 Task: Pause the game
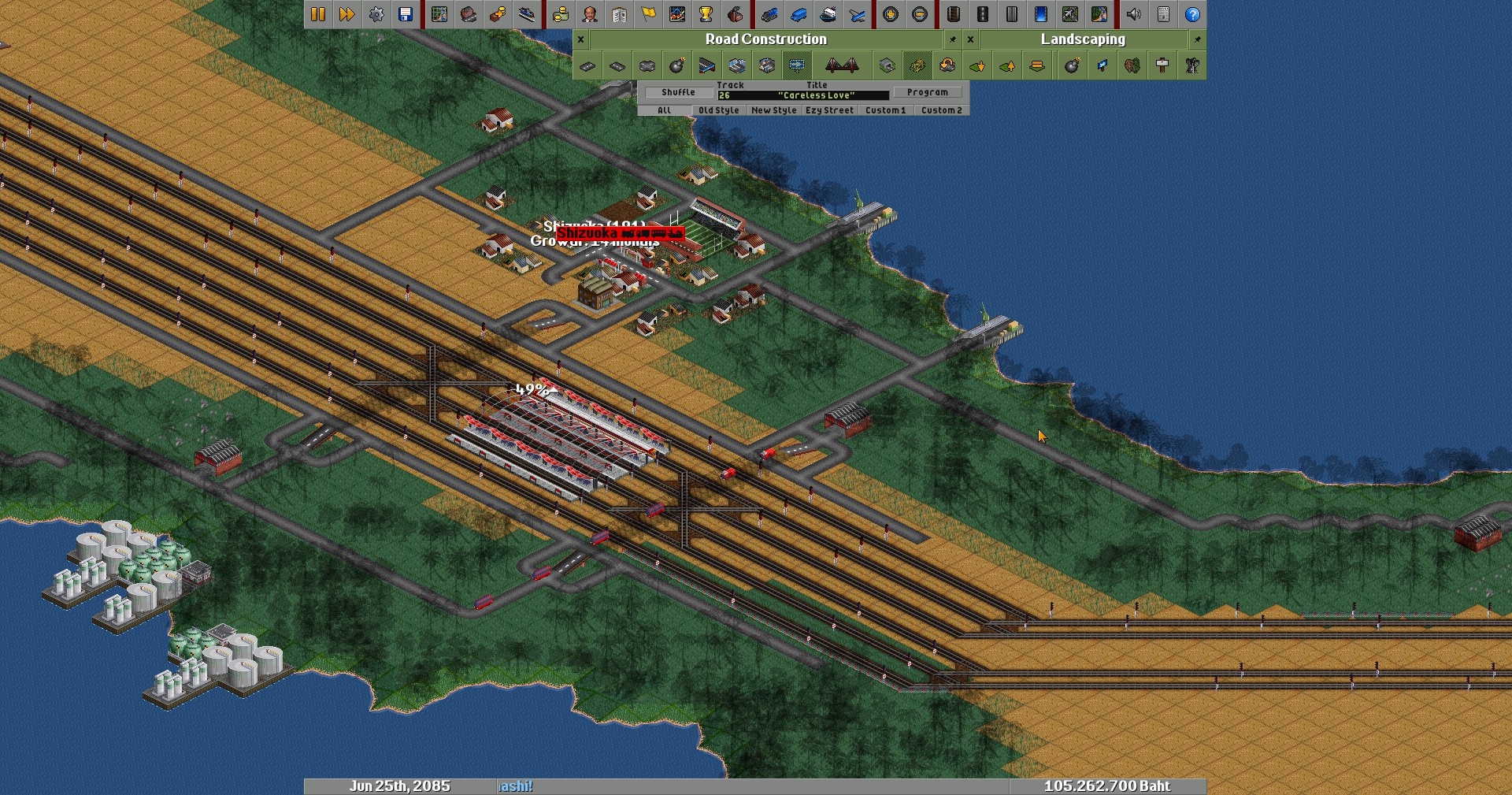318,14
